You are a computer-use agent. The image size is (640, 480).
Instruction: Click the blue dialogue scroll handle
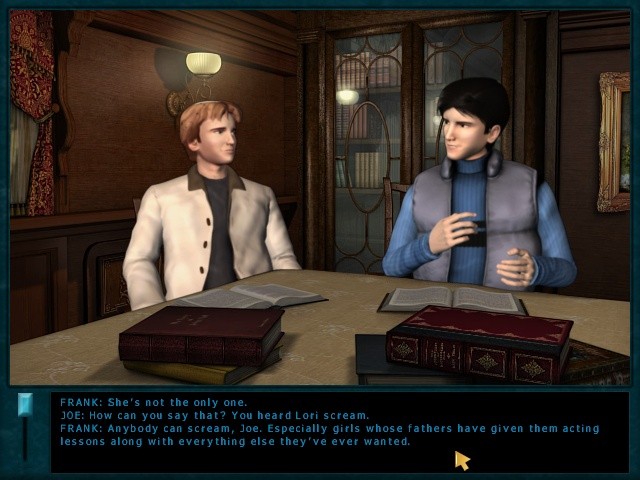click(25, 406)
